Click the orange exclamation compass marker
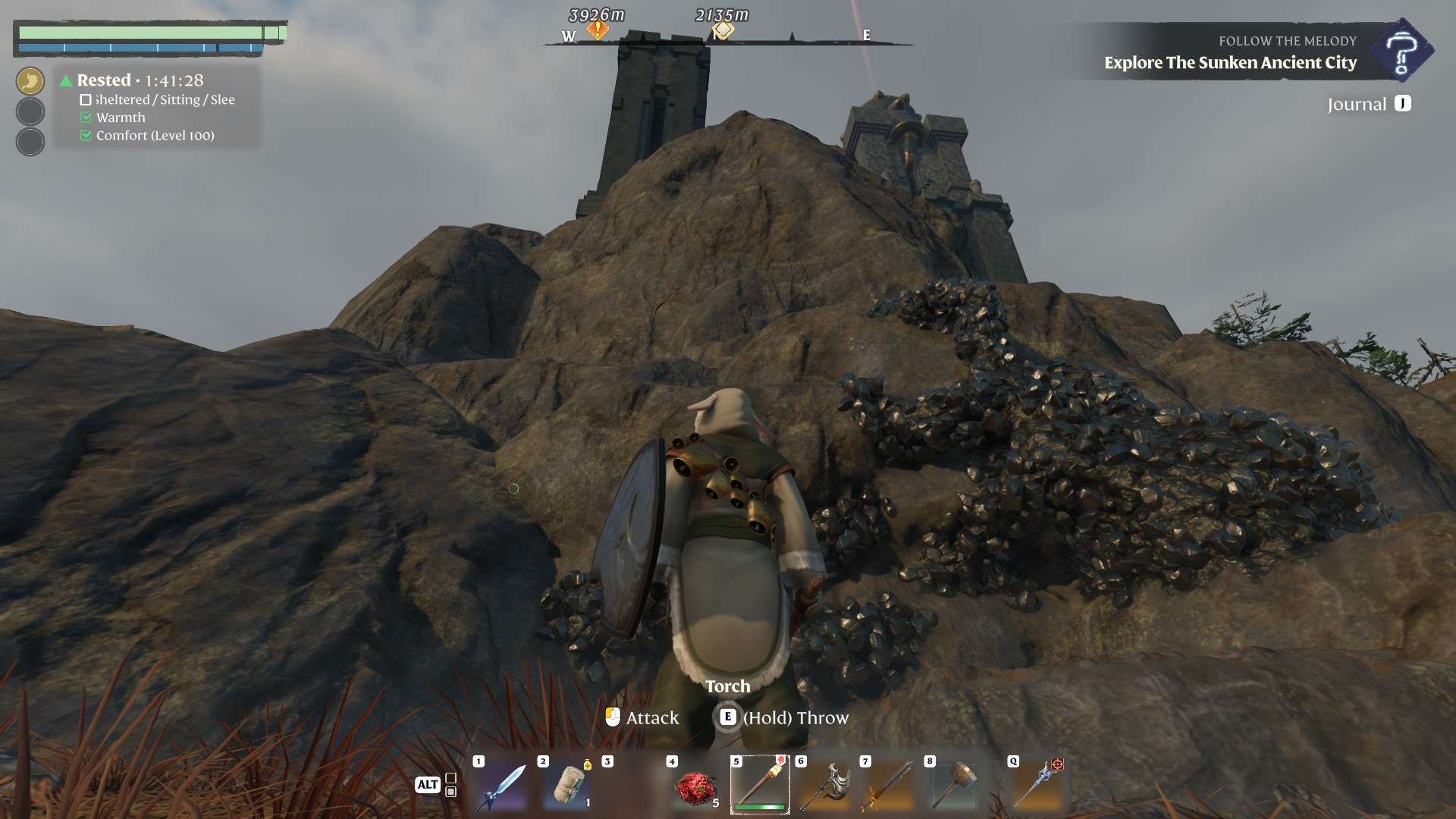The image size is (1456, 819). [x=598, y=30]
